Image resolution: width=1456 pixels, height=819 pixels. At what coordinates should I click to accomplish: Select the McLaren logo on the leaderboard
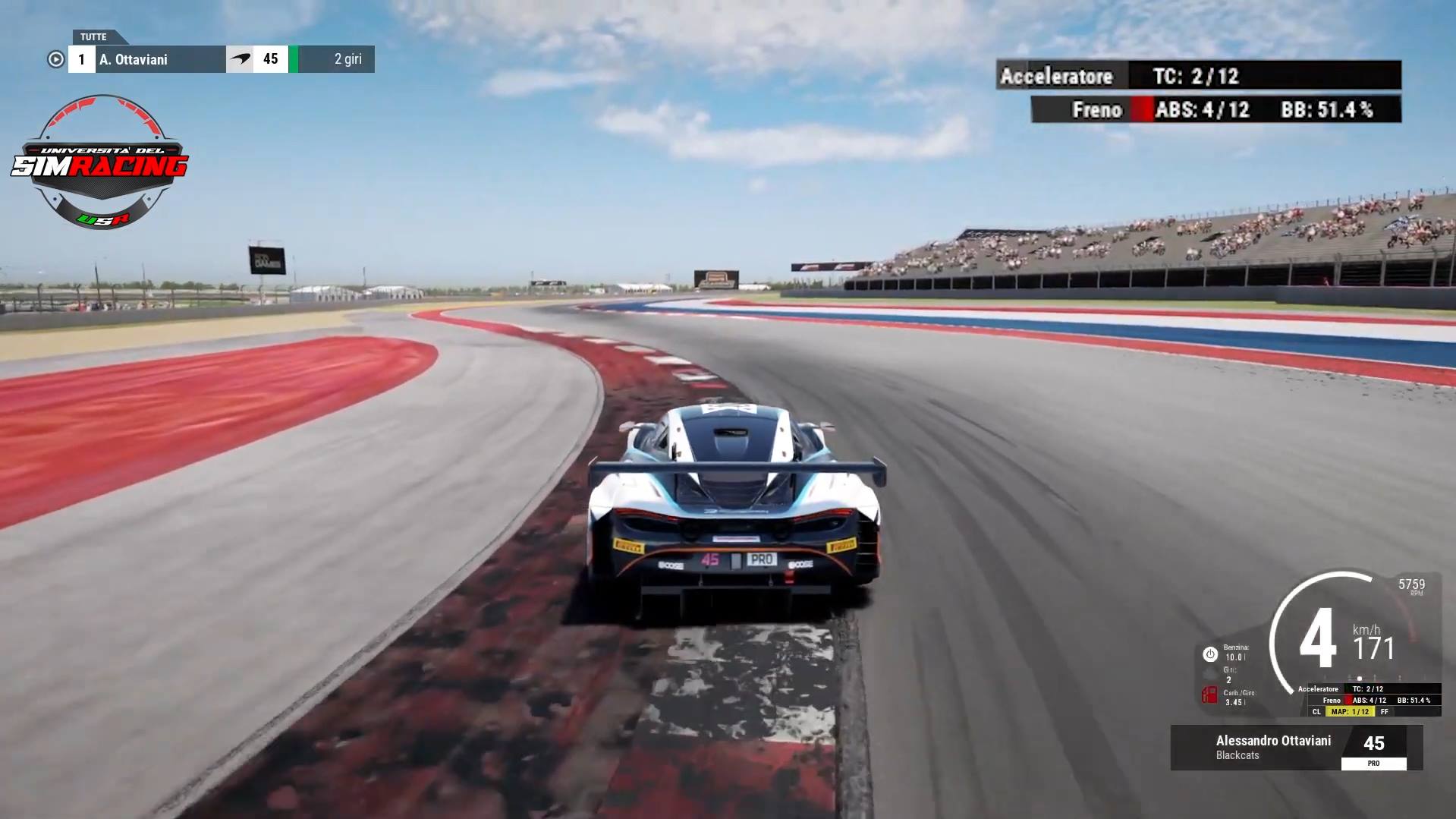tap(241, 58)
